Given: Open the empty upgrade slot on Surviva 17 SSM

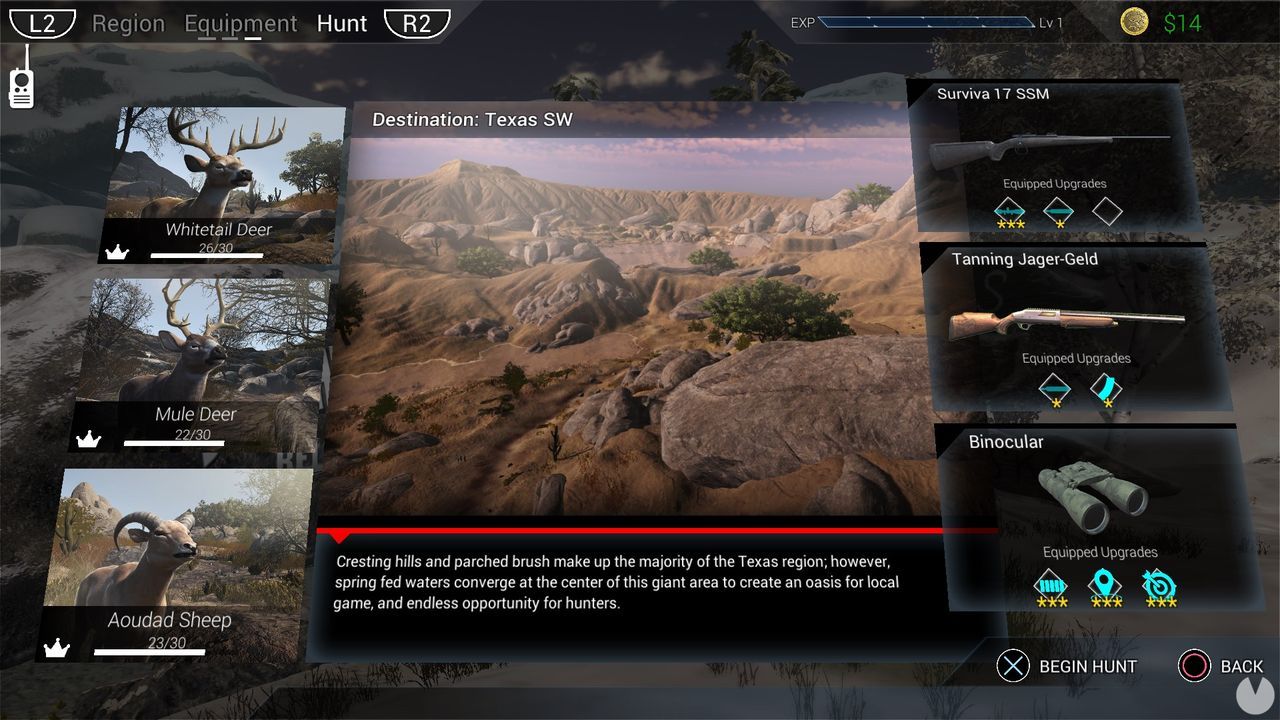Looking at the screenshot, I should click(x=1108, y=211).
